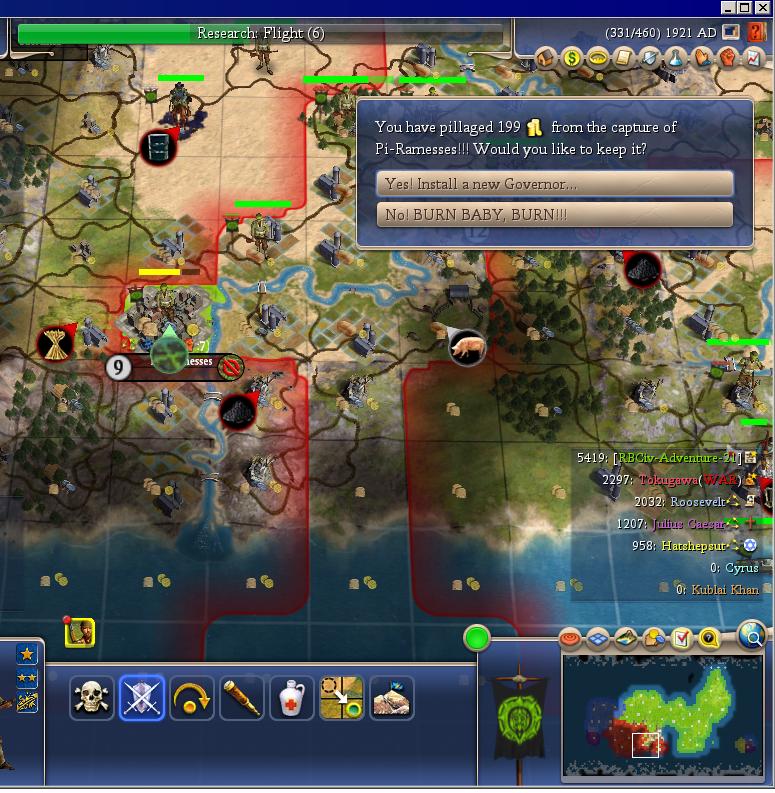
Task: Activate the curved arrow skip-turn action
Action: click(192, 698)
